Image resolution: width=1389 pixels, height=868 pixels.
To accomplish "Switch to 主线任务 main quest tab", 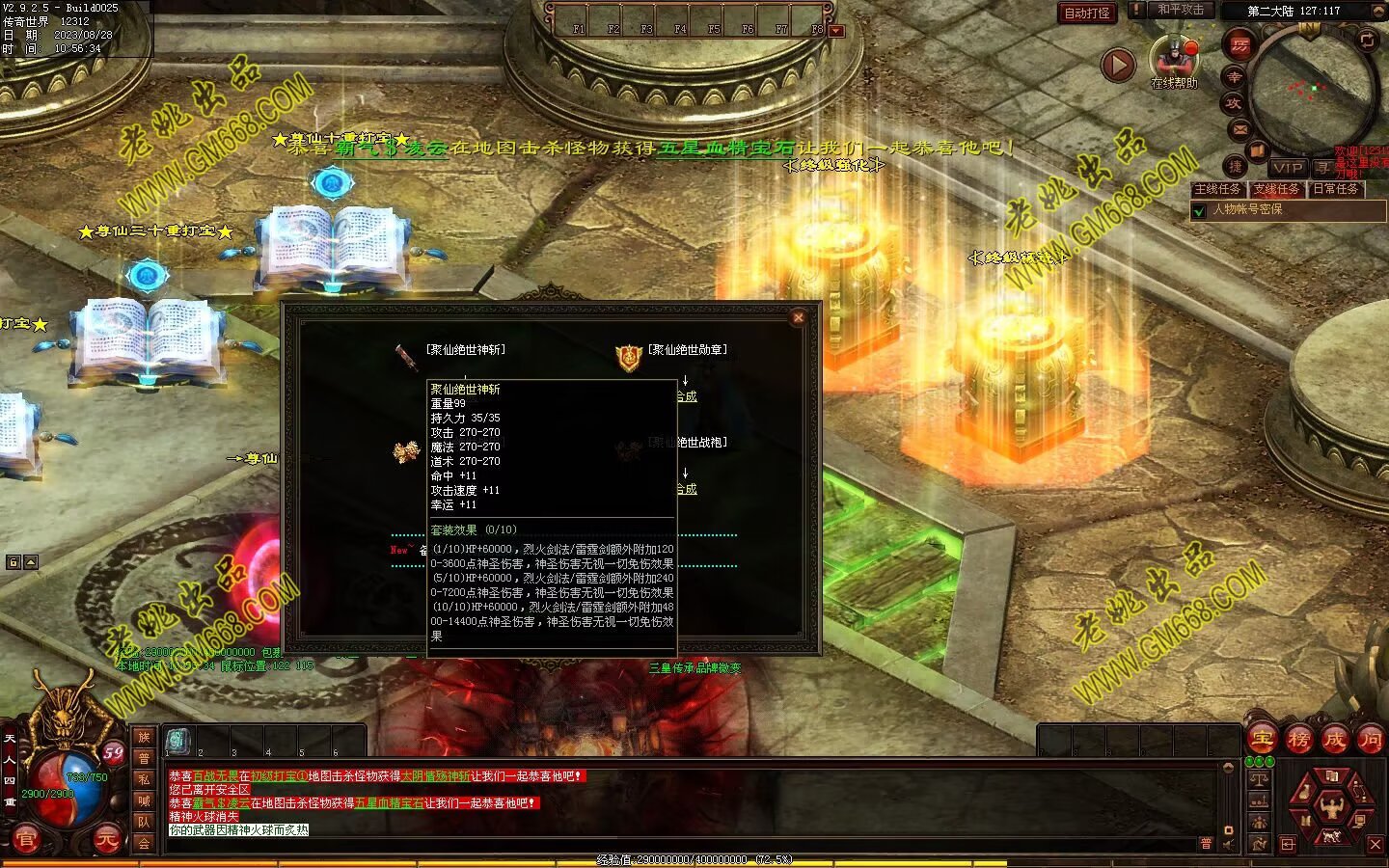I will click(1218, 189).
